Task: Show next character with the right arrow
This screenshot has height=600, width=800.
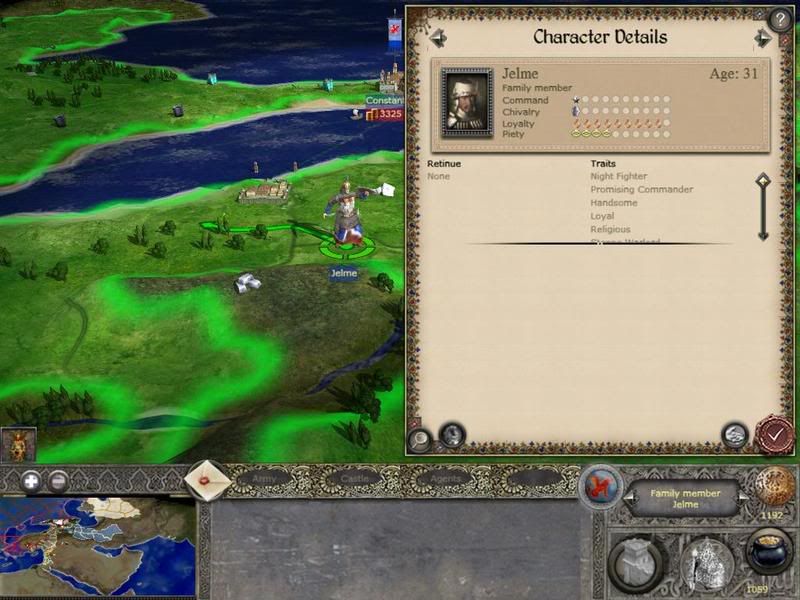Action: tap(763, 38)
